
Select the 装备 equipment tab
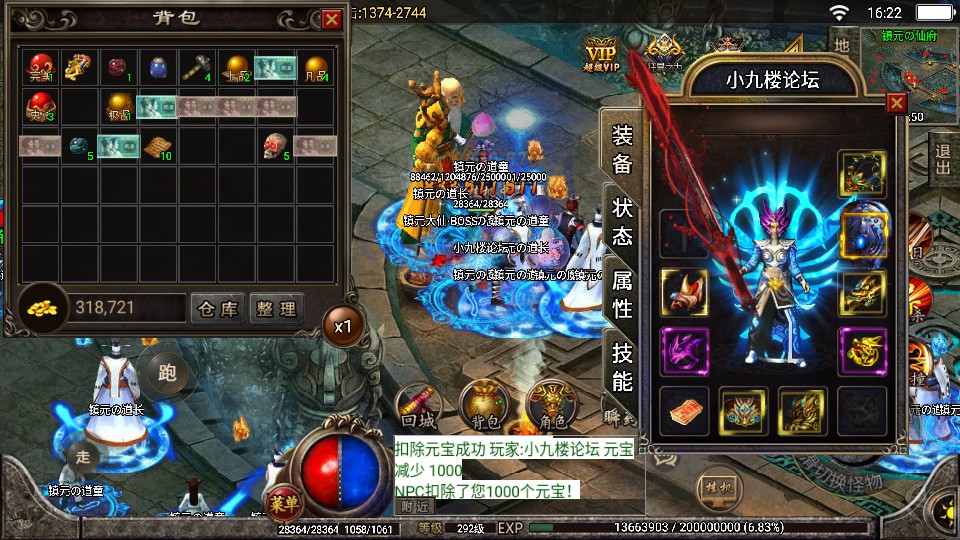622,150
